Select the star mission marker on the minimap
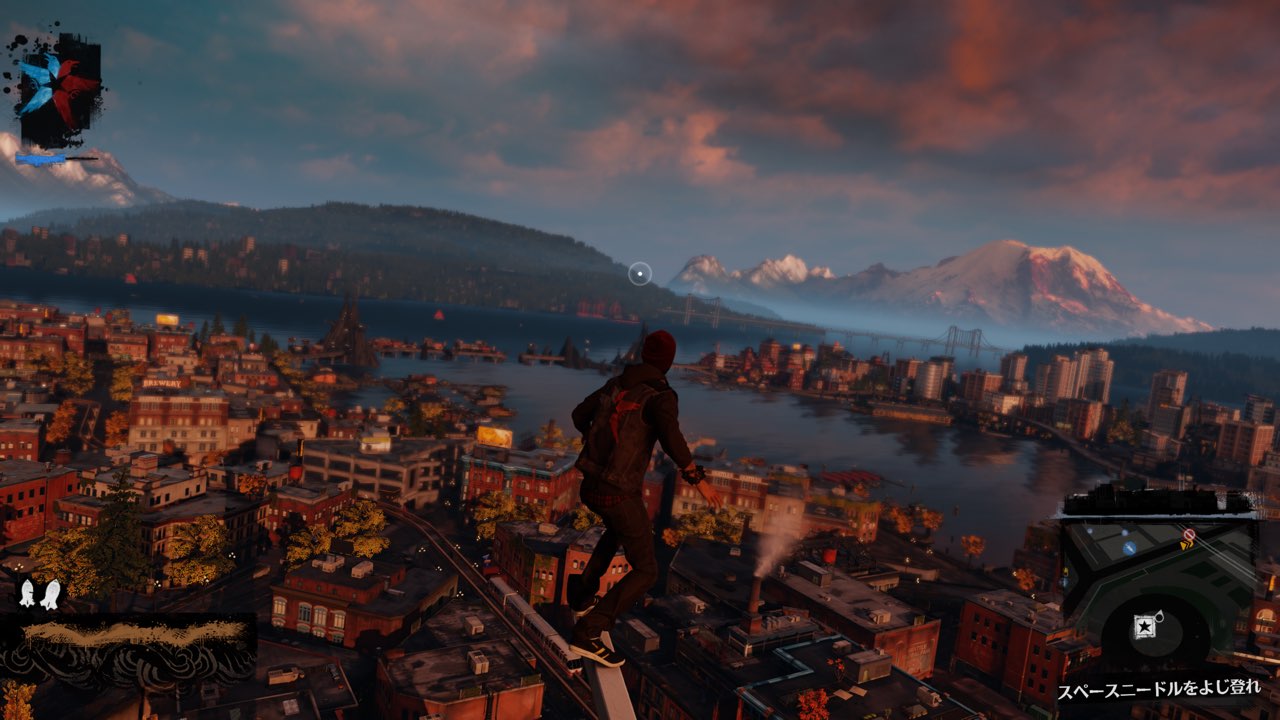Screen dimensions: 1280x720 tap(1143, 628)
